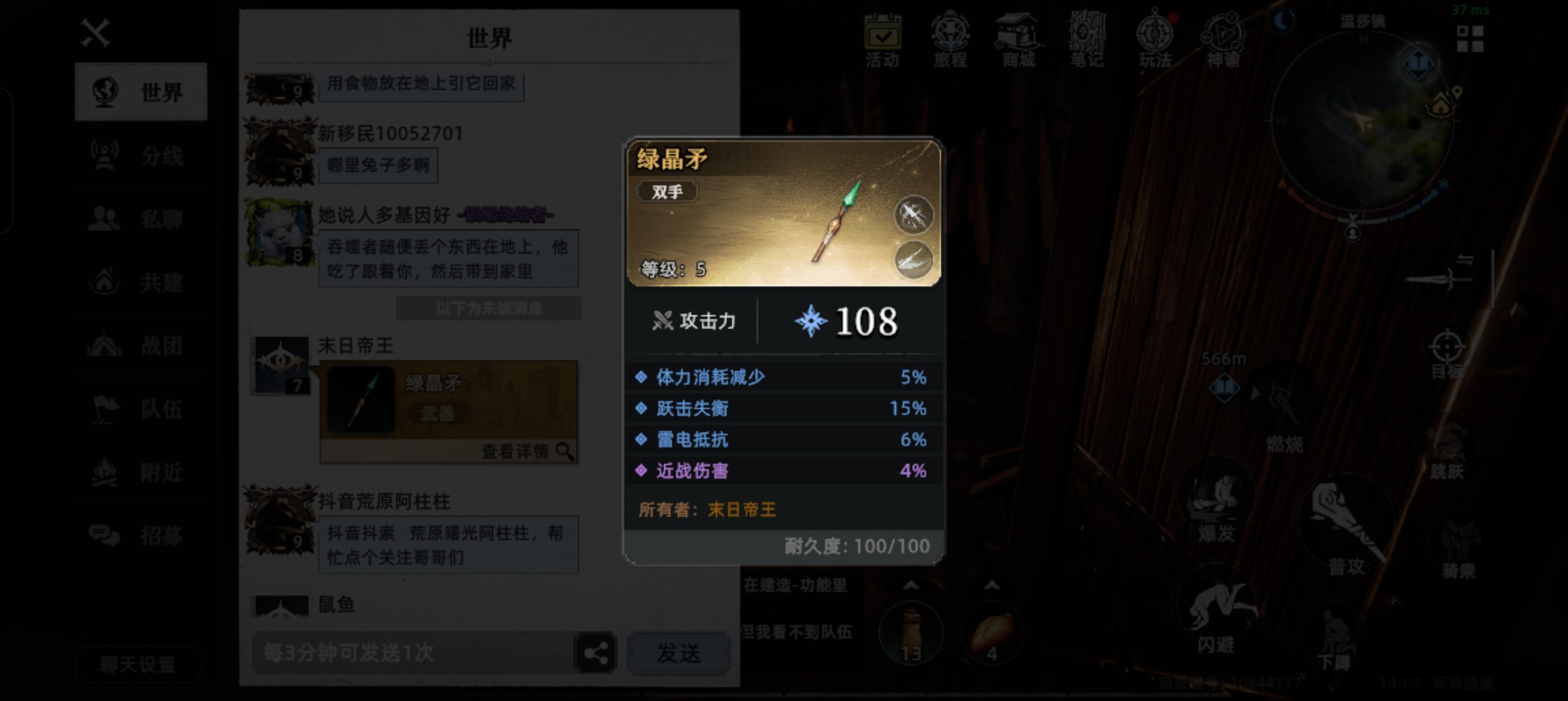Tap the share icon beside the chat input
1568x701 pixels.
(x=595, y=652)
